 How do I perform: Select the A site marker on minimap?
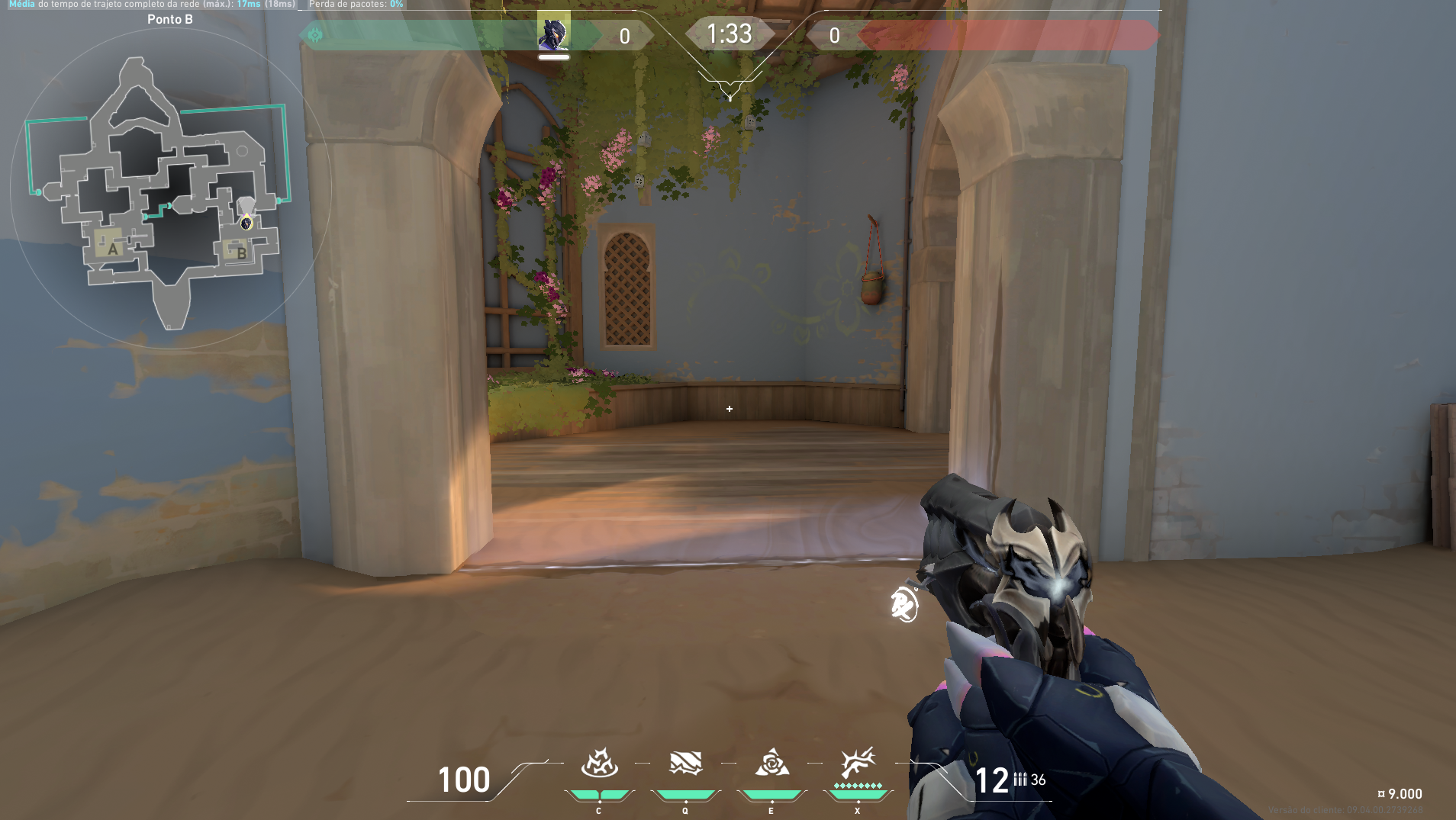(x=112, y=248)
